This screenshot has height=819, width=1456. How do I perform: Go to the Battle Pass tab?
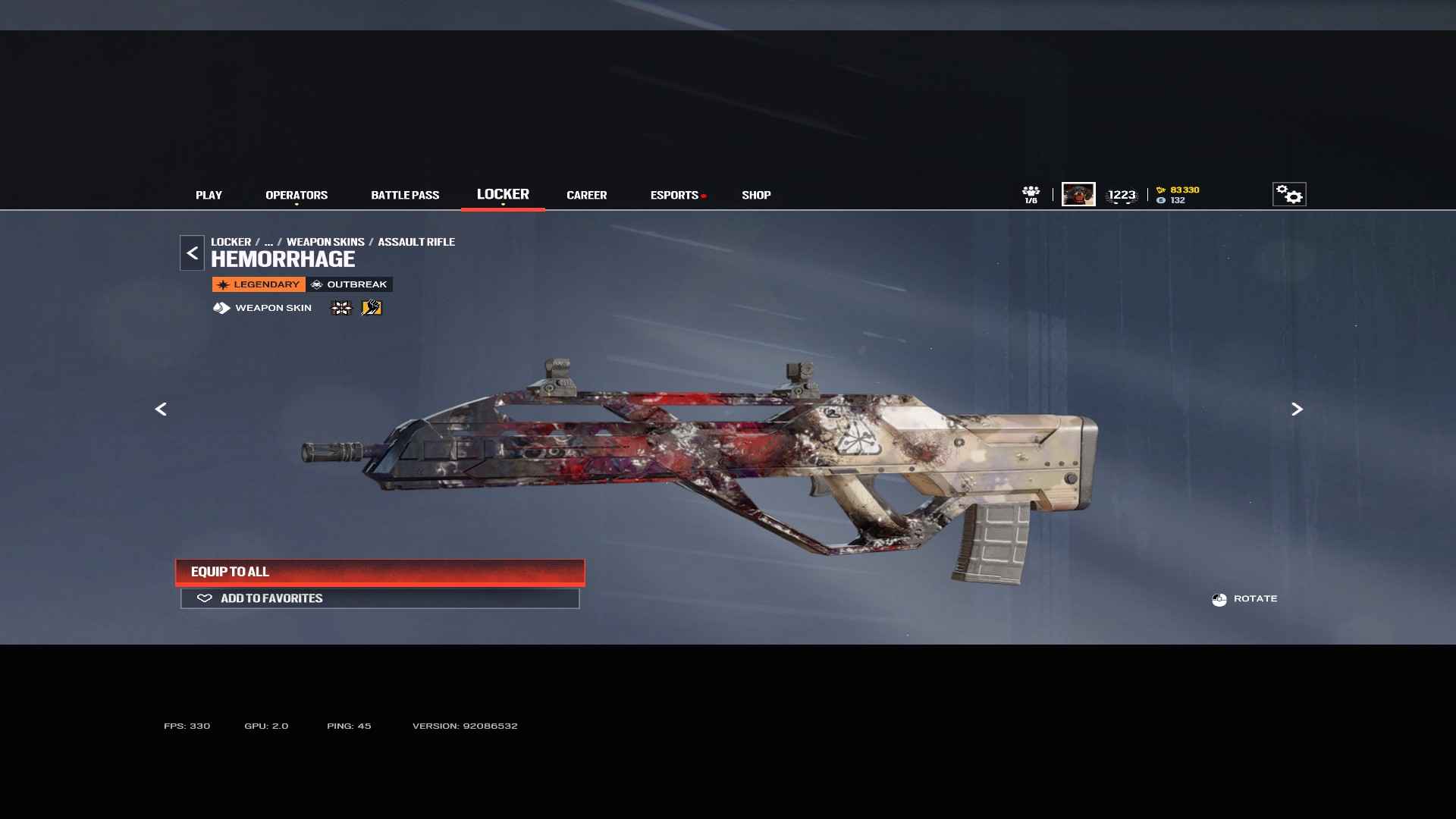coord(405,195)
